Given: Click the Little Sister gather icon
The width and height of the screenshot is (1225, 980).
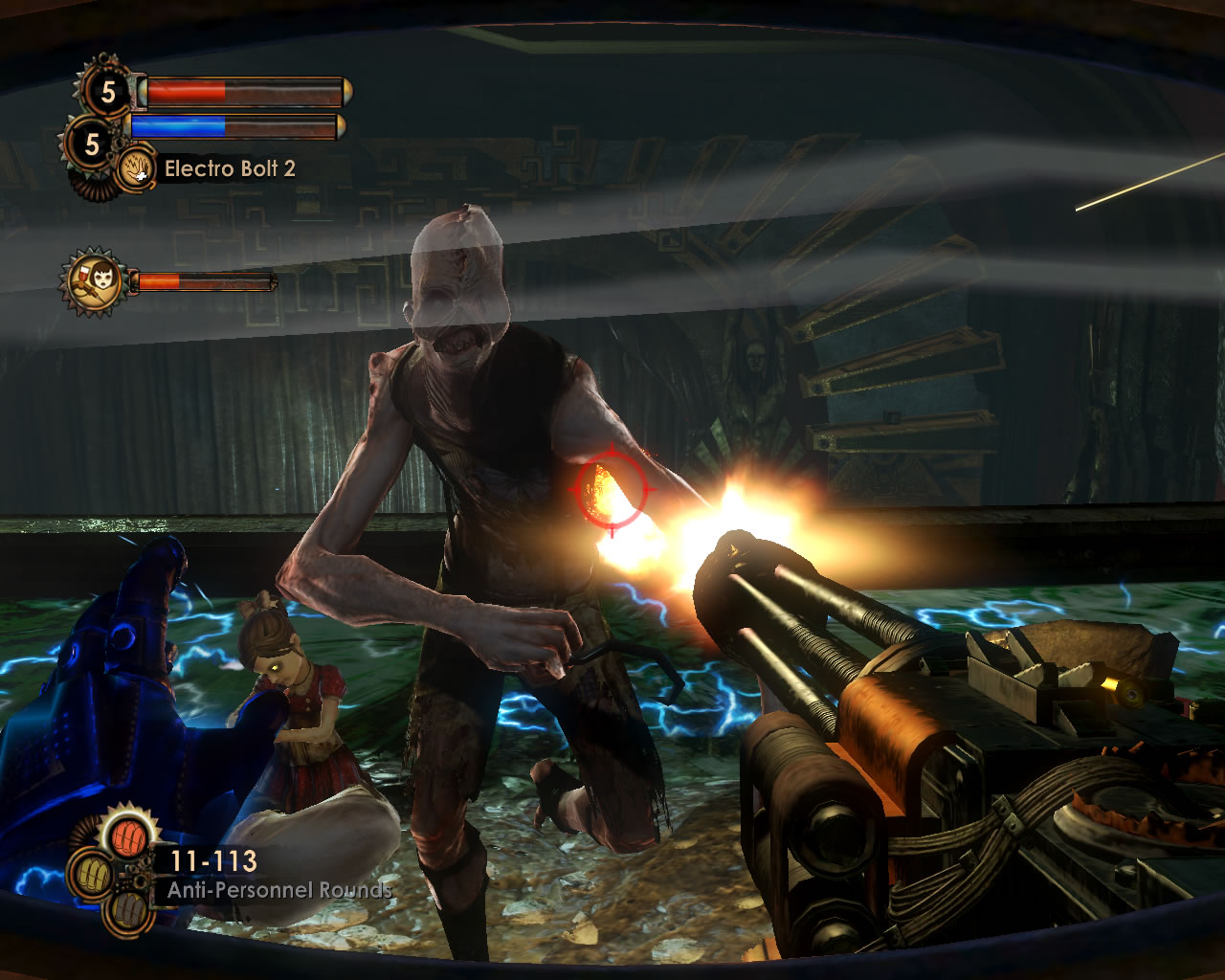Looking at the screenshot, I should click(x=93, y=282).
